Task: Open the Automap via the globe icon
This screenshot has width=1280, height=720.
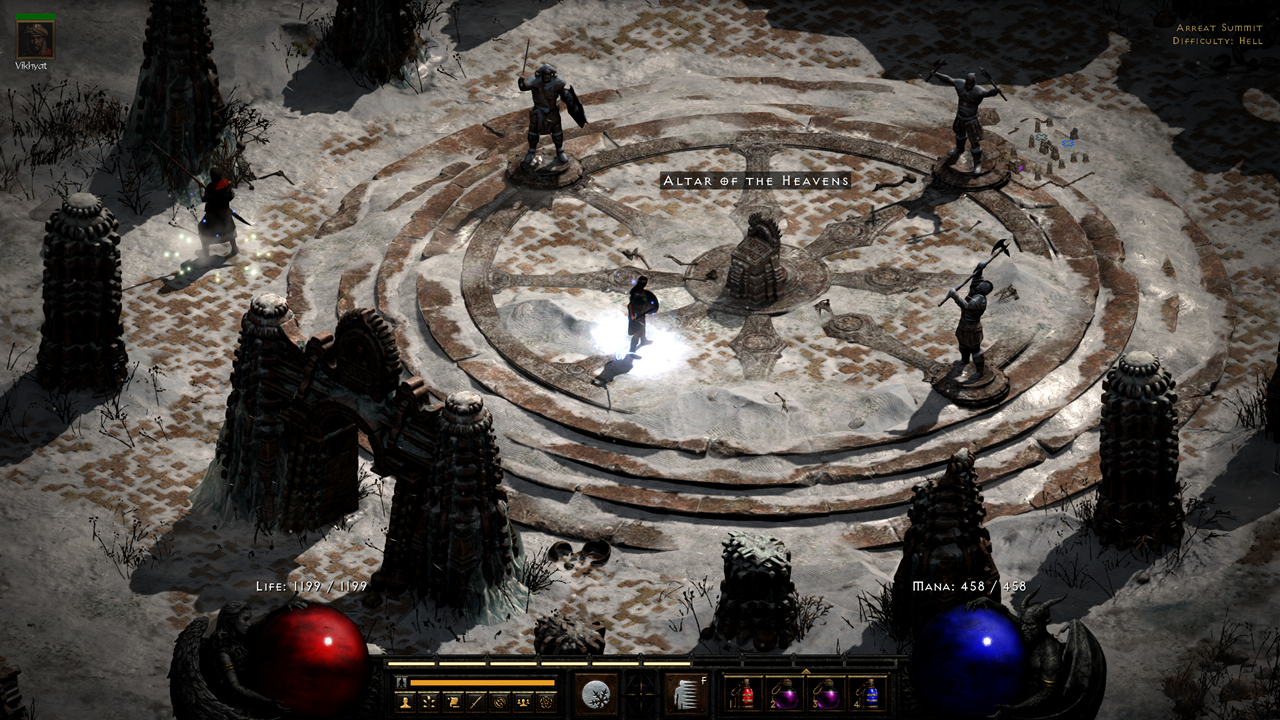Action: (498, 702)
